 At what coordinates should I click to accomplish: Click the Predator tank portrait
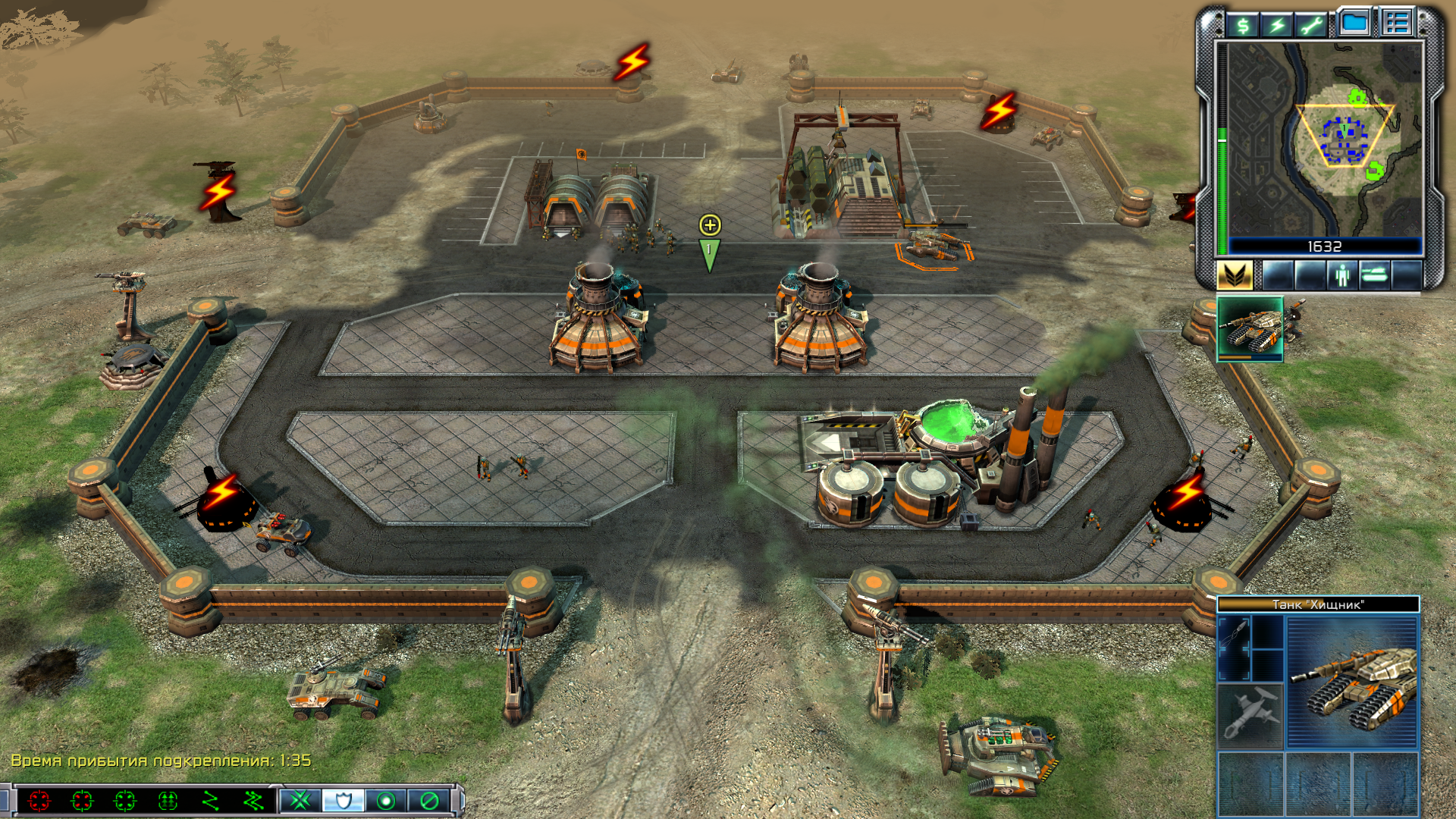pyautogui.click(x=1352, y=682)
